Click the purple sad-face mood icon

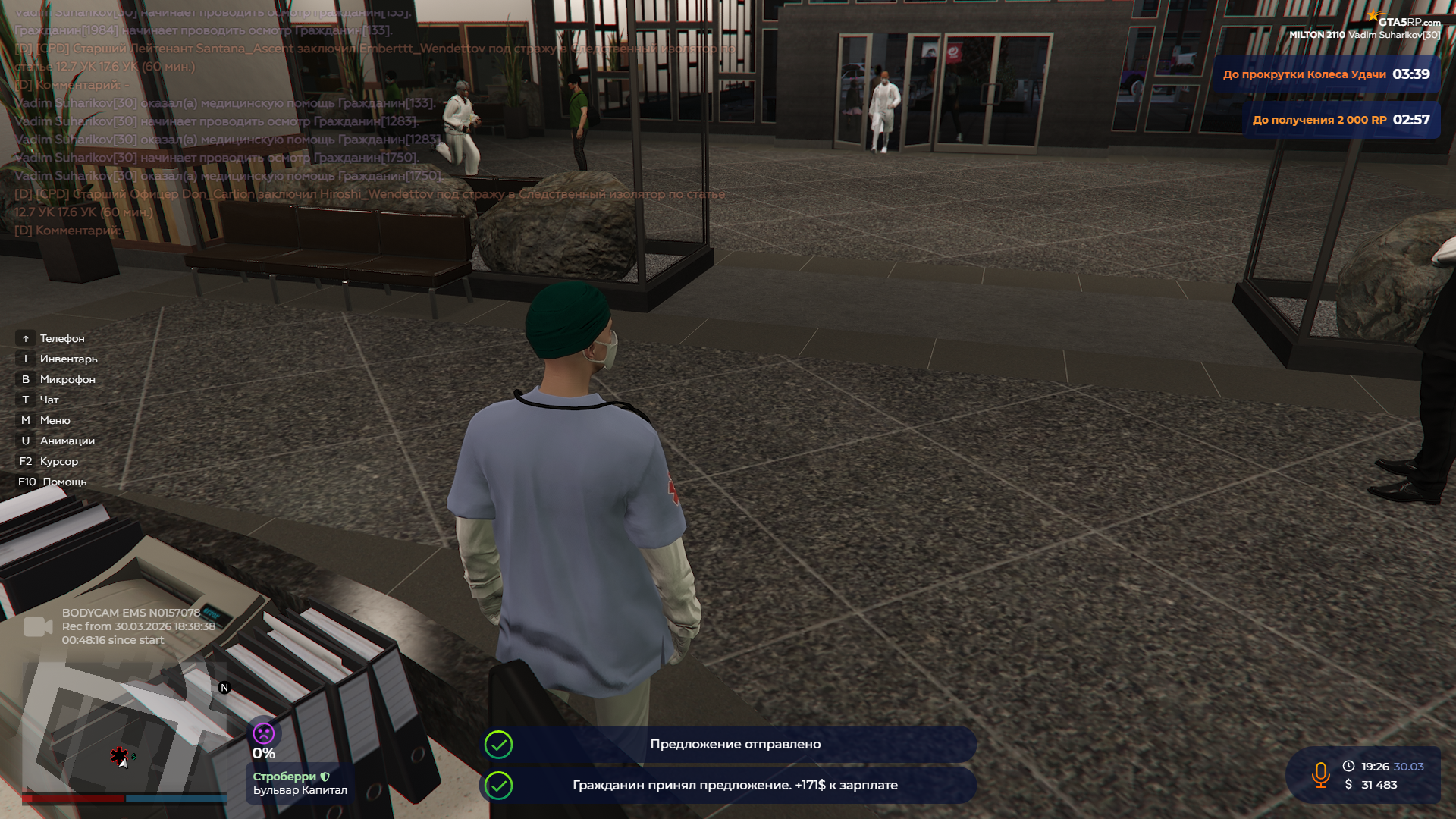click(x=264, y=733)
